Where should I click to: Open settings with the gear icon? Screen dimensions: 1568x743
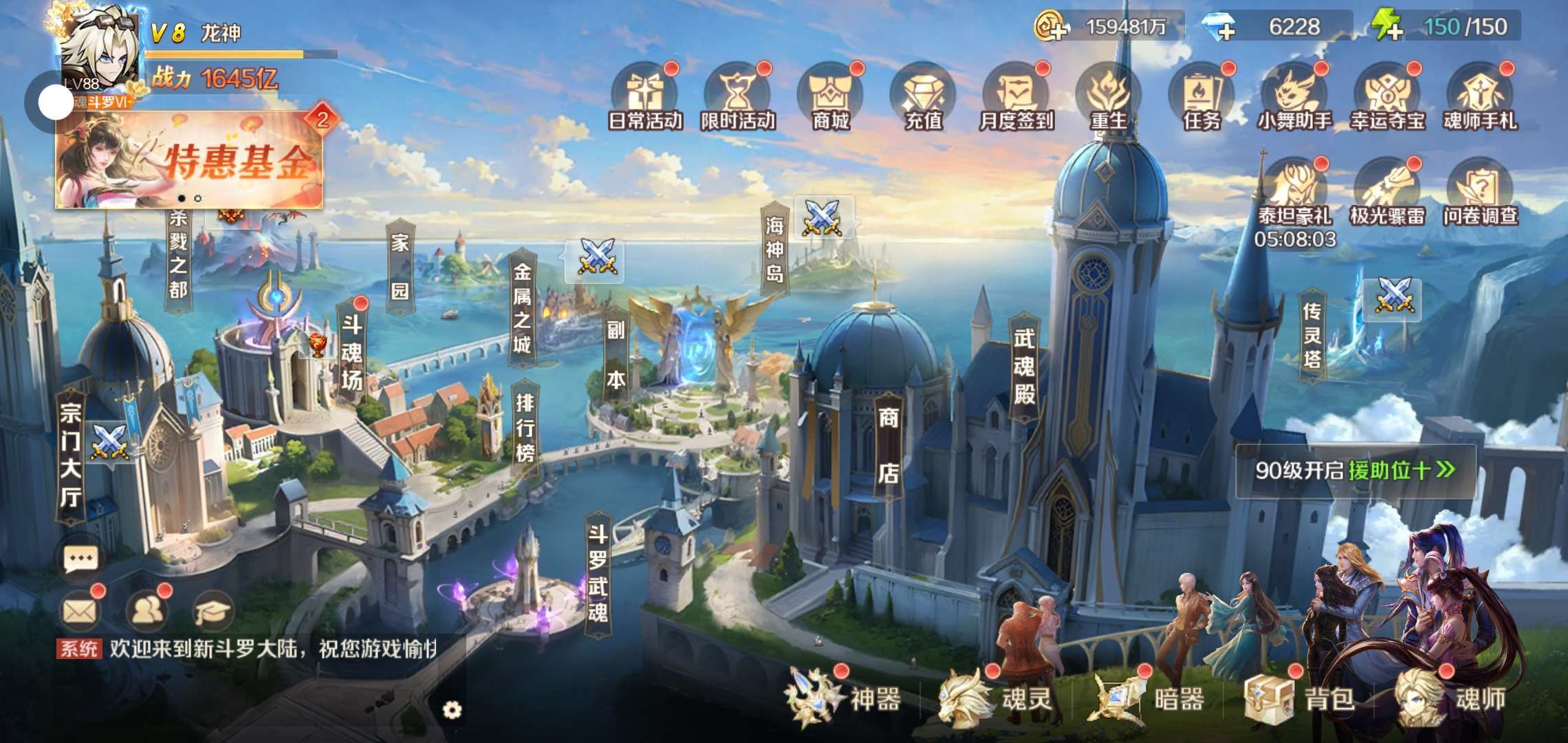click(452, 710)
